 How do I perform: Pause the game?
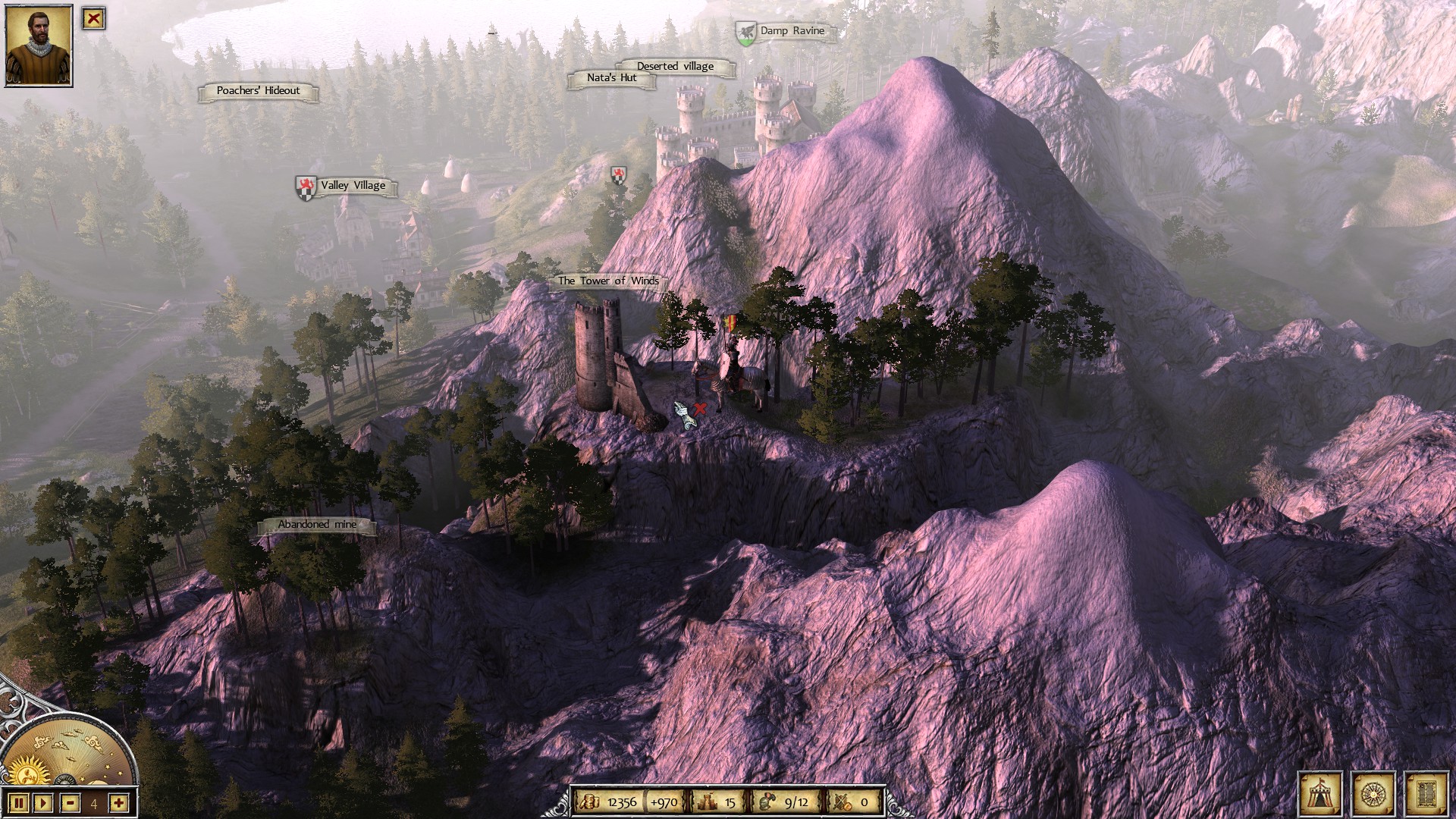click(19, 802)
